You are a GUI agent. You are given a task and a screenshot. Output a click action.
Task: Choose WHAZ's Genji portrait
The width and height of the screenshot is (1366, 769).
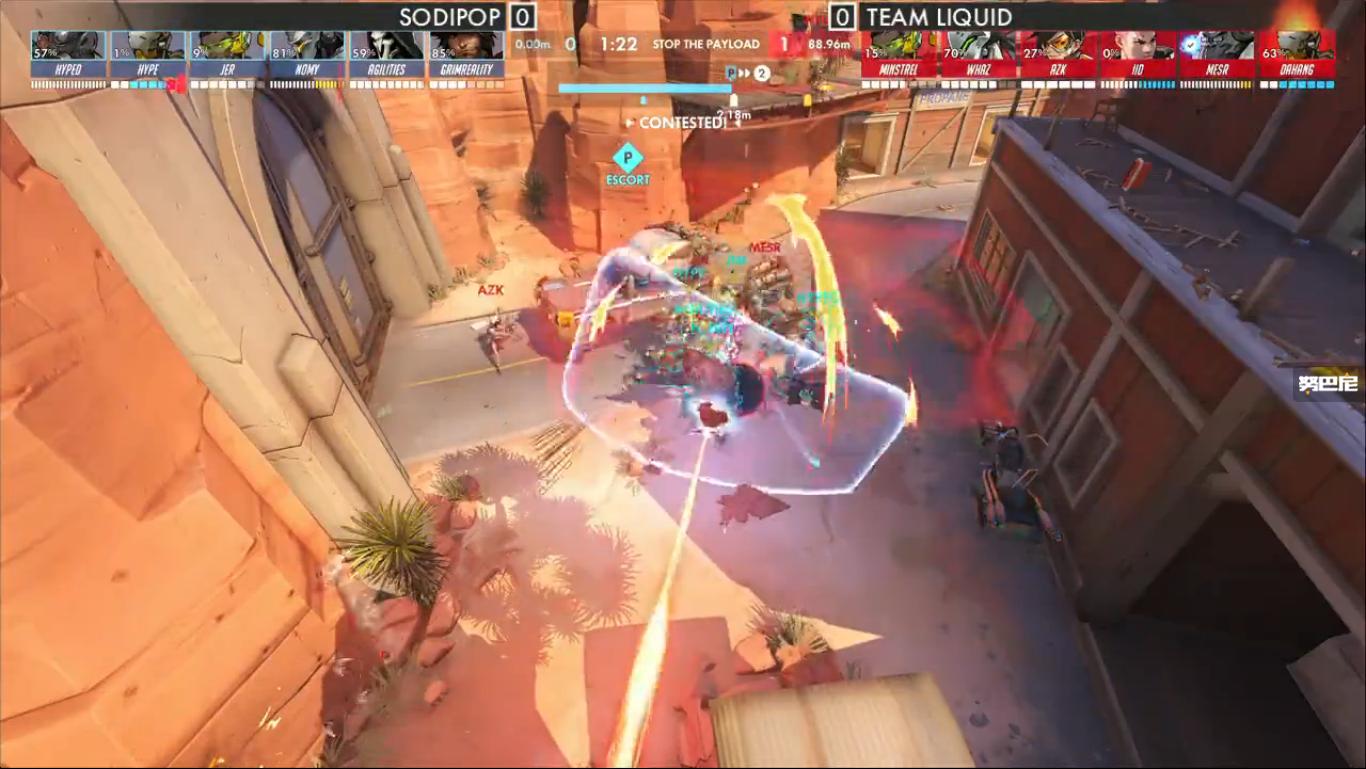point(979,46)
